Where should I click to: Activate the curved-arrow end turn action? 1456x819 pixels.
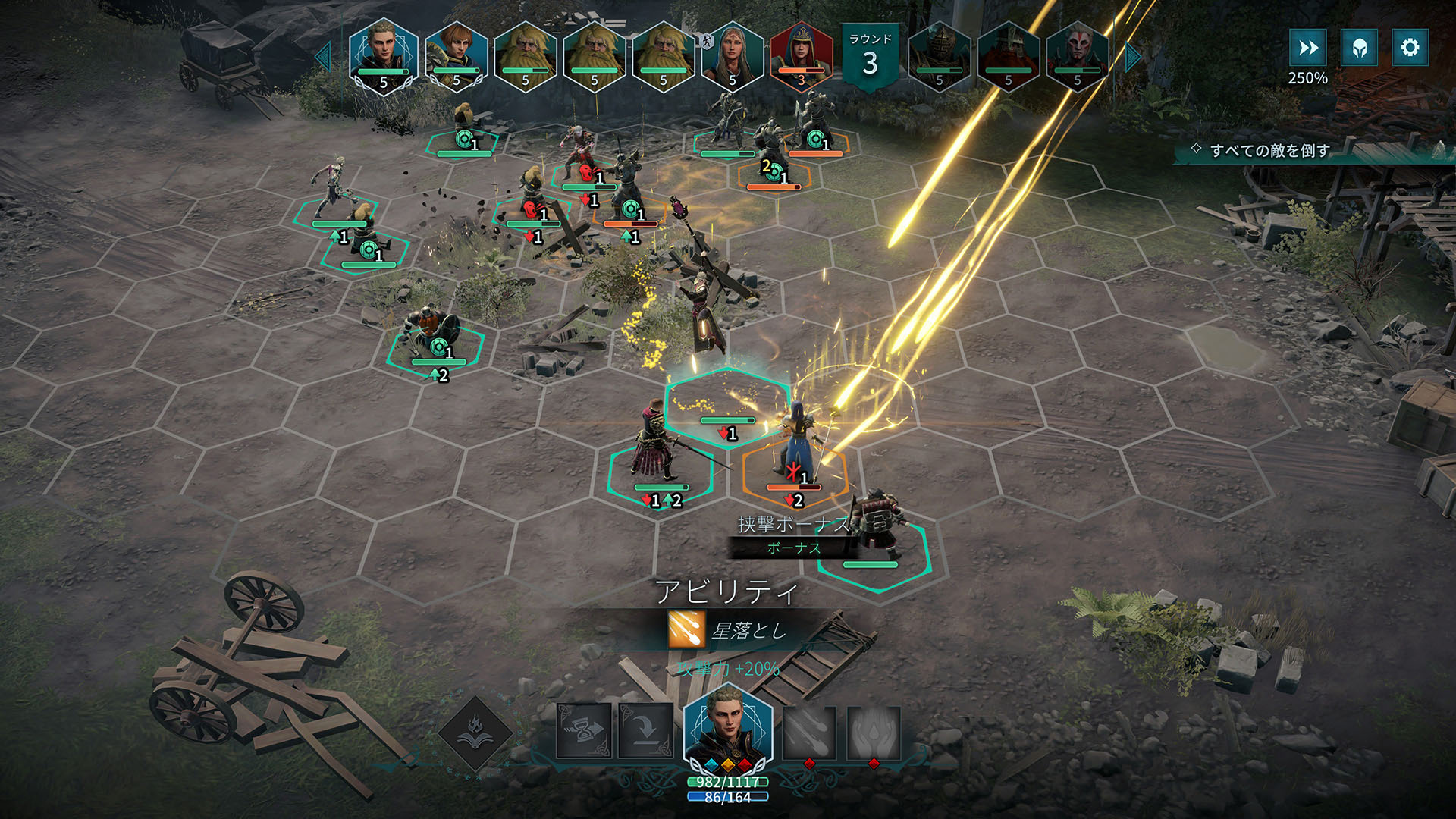click(645, 731)
